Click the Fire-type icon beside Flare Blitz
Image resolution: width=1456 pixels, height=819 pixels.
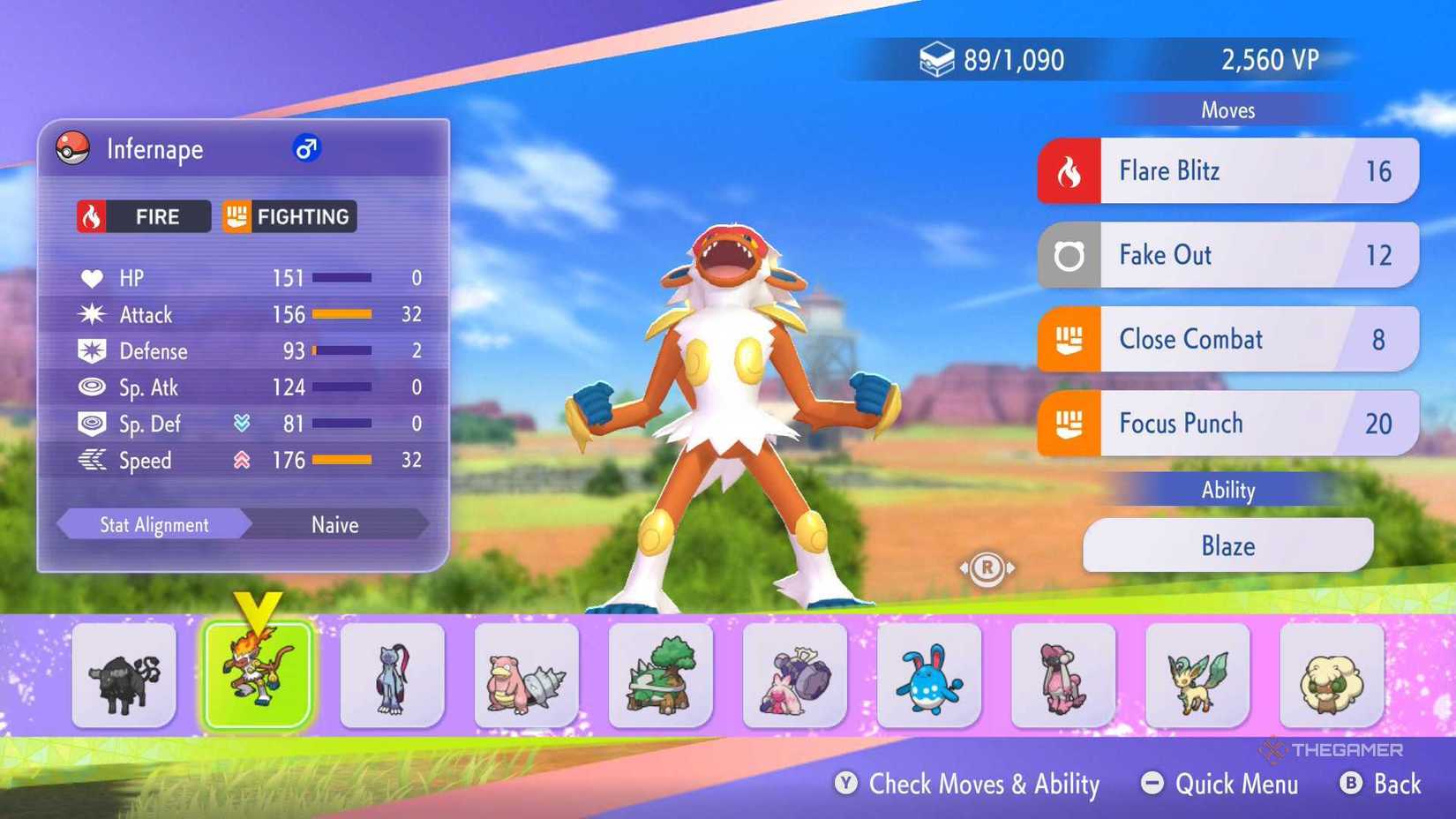coord(1070,170)
